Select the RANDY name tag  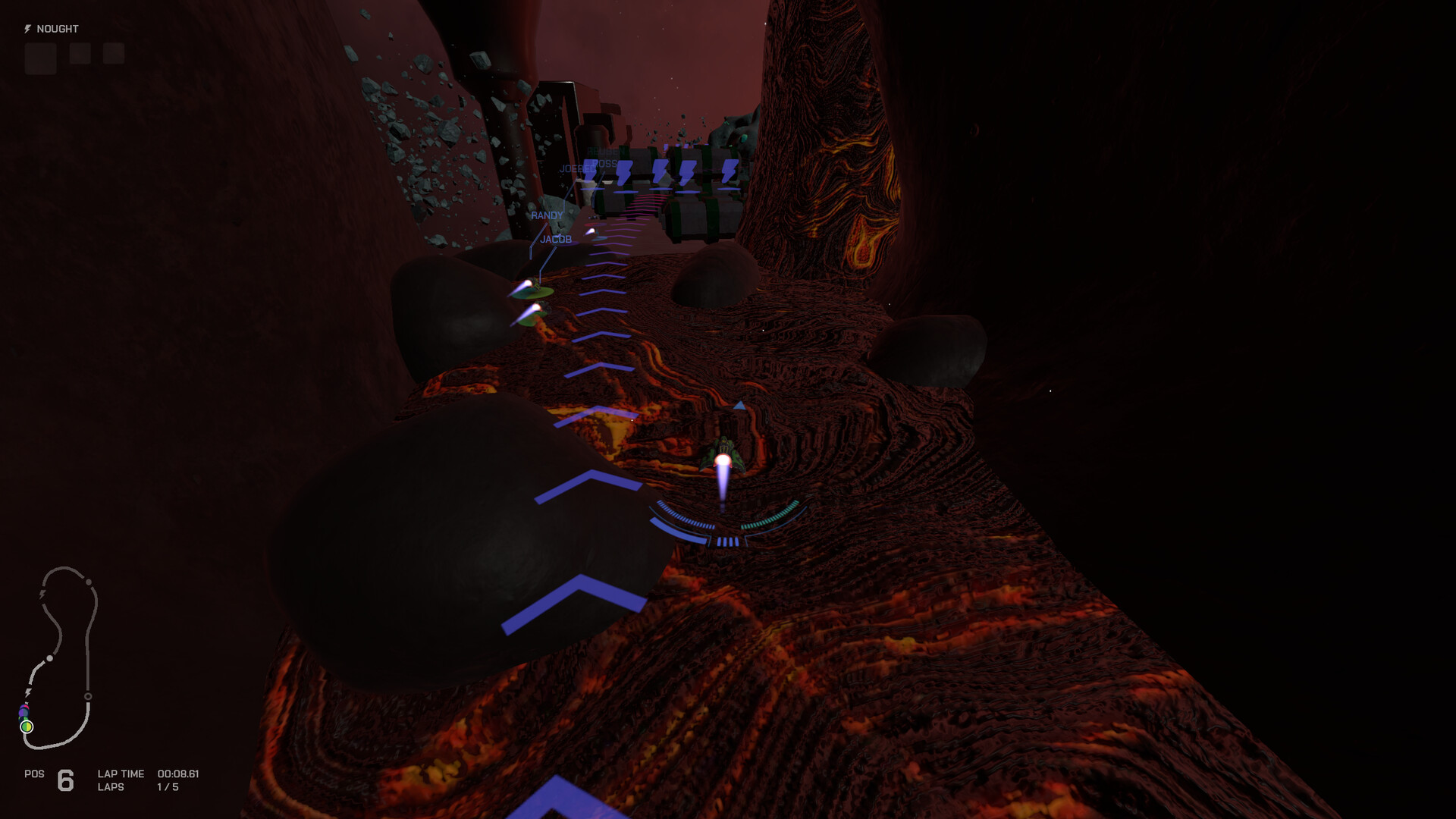(x=548, y=215)
